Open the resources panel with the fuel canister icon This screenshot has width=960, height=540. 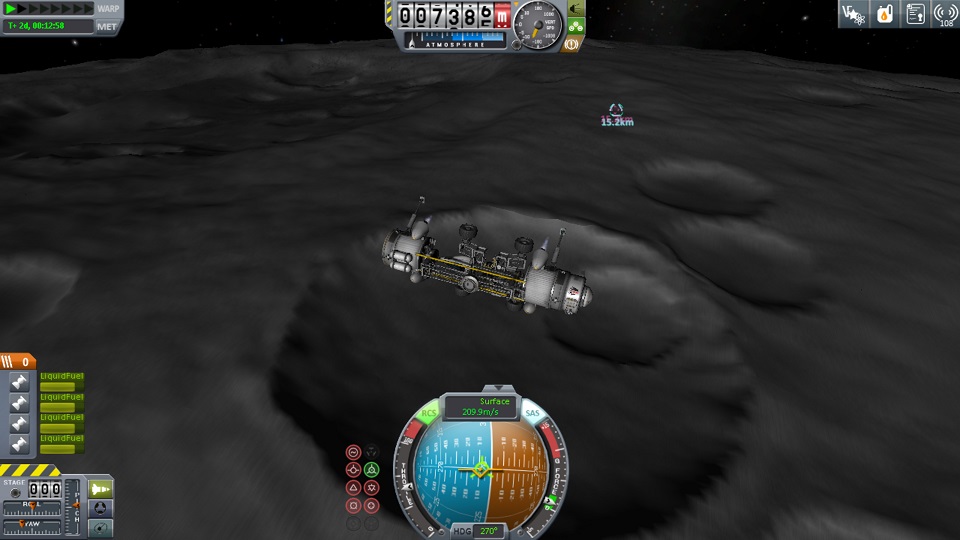pos(884,14)
